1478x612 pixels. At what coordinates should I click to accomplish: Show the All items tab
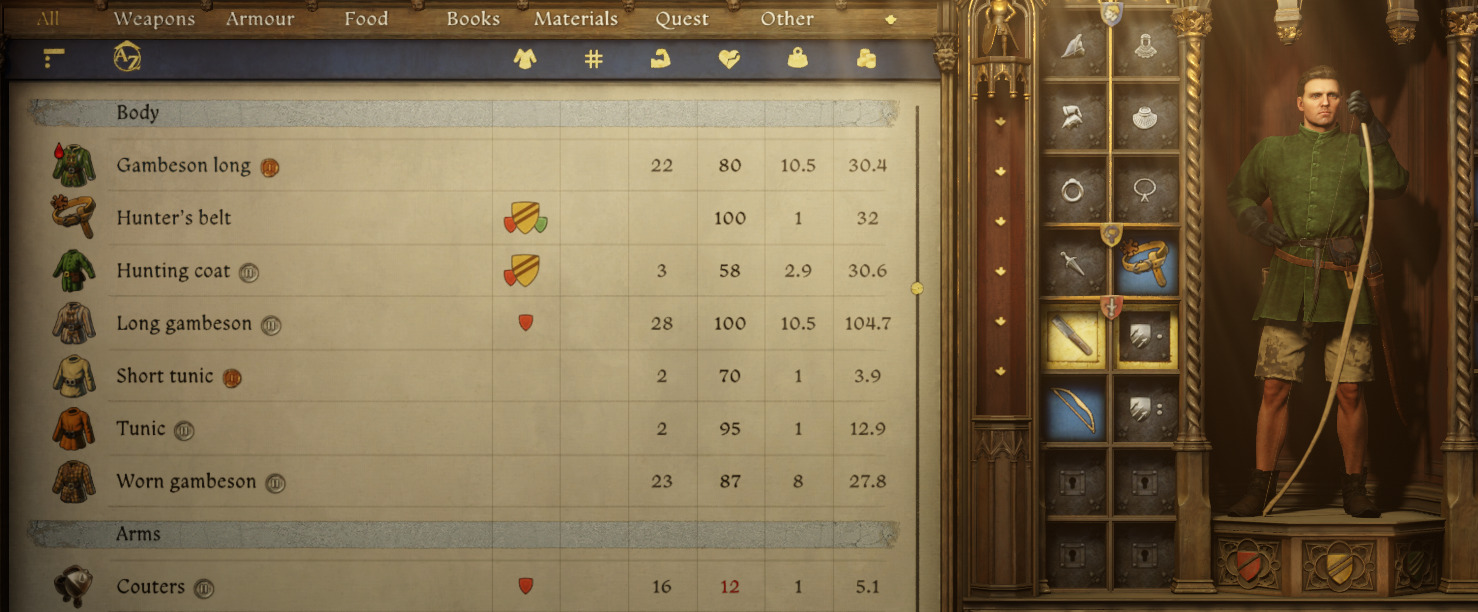pos(48,19)
